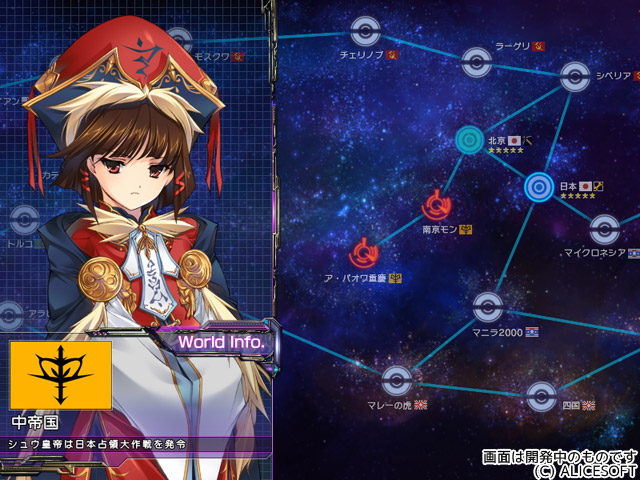Click the 中帝国 faction emblem flag
This screenshot has height=480, width=640.
coord(60,375)
